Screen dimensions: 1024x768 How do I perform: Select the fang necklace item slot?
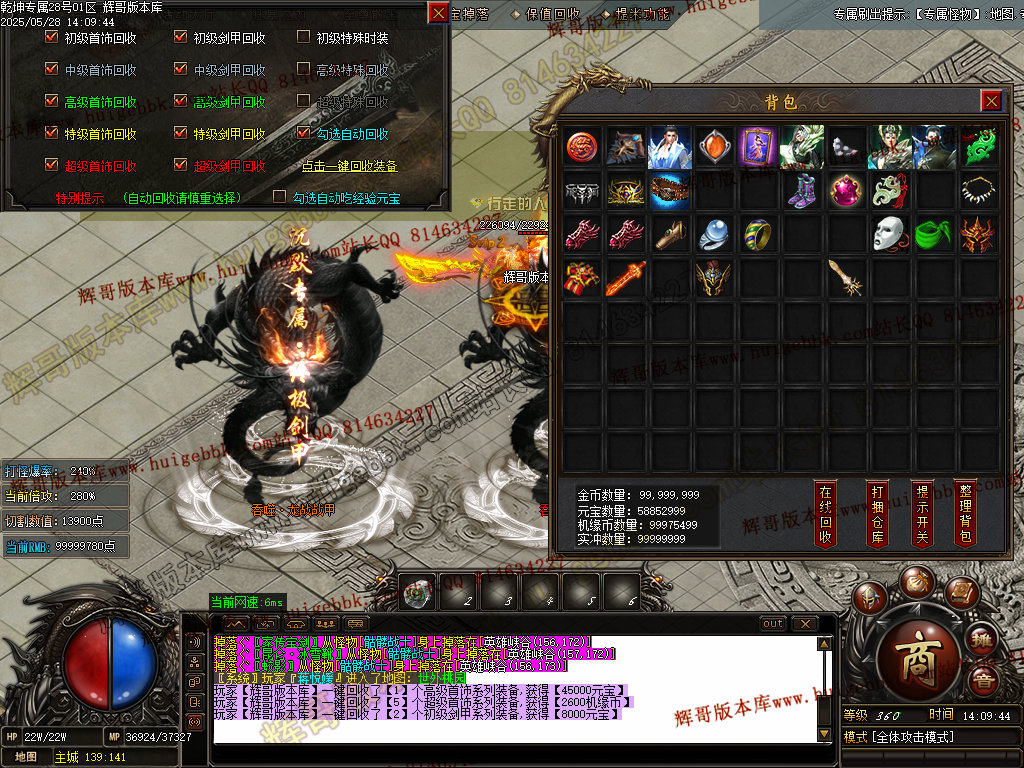977,190
